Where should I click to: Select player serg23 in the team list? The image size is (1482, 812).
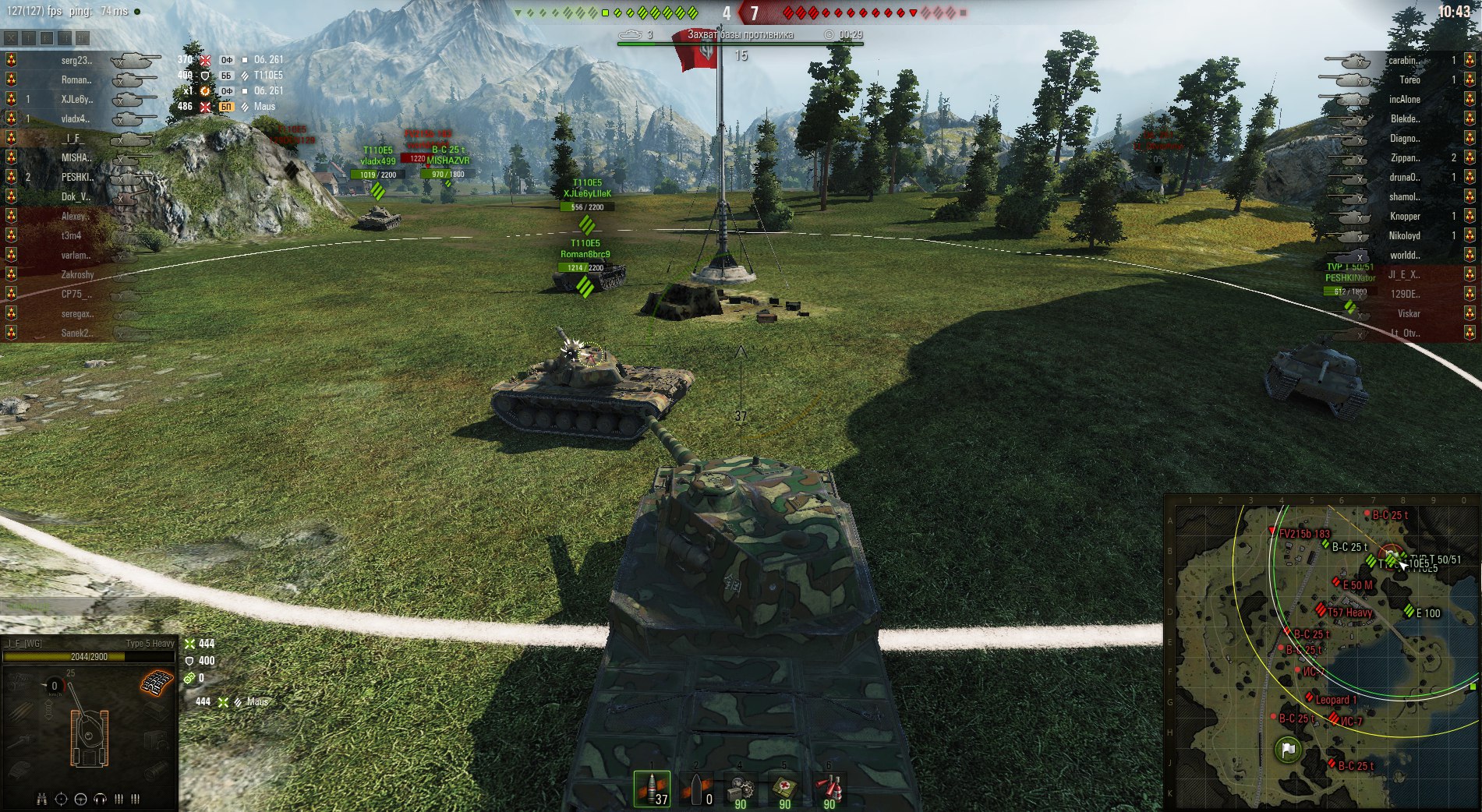[76, 60]
